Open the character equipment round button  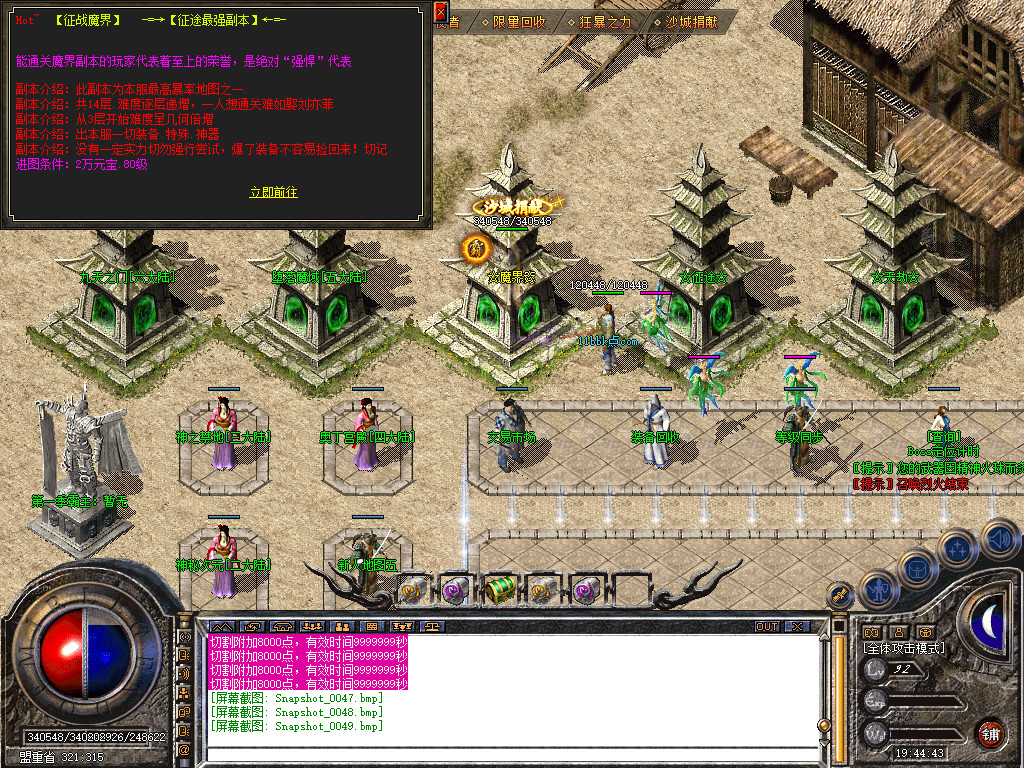(x=878, y=588)
